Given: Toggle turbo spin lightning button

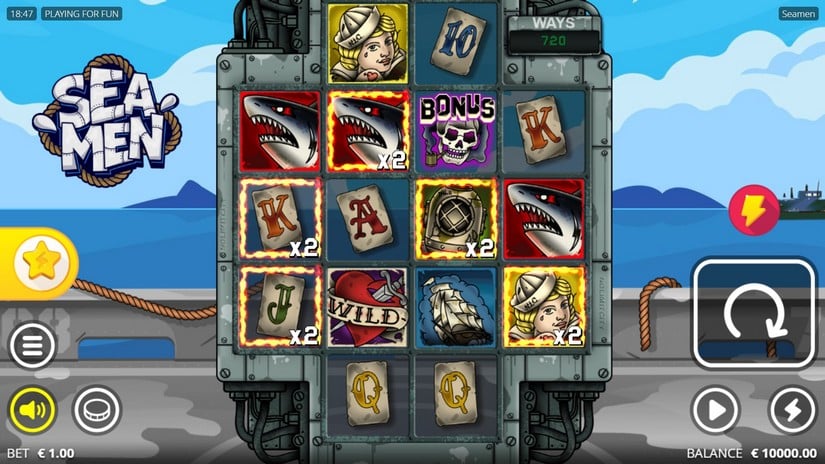Looking at the screenshot, I should 792,409.
